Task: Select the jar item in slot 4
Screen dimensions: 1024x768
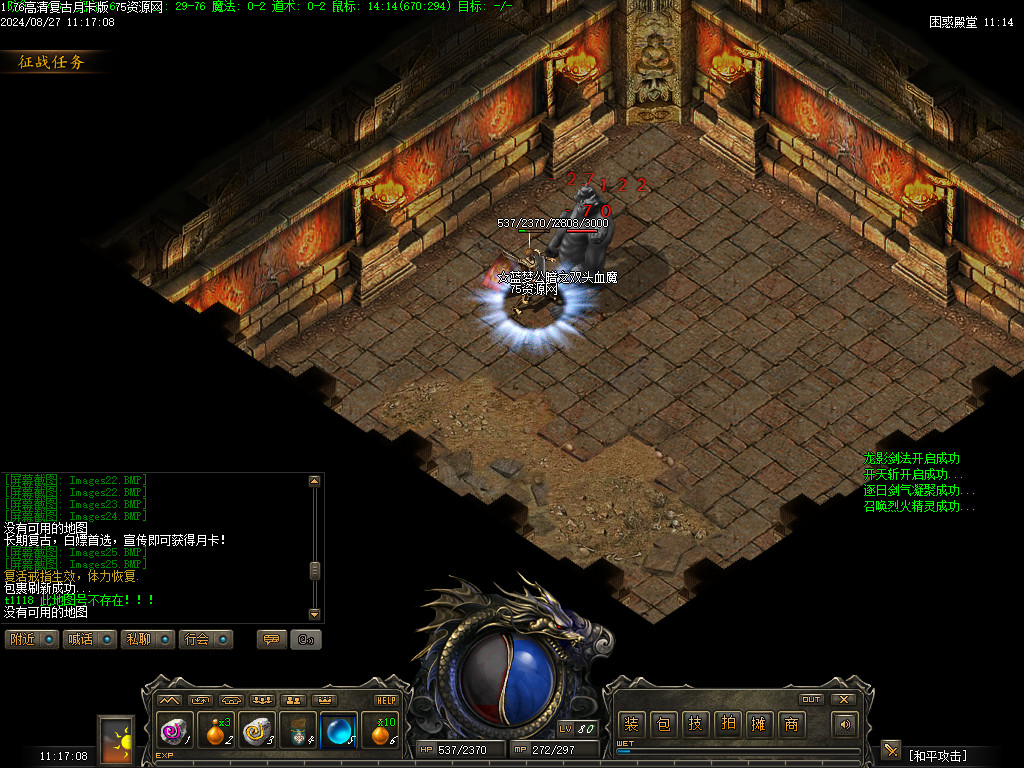Action: point(298,731)
